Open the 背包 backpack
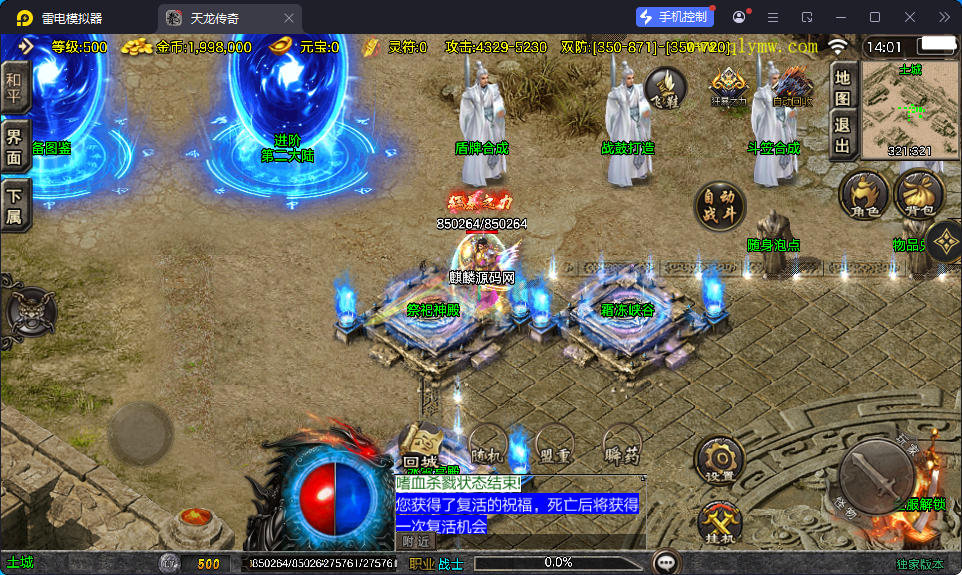 pyautogui.click(x=918, y=194)
